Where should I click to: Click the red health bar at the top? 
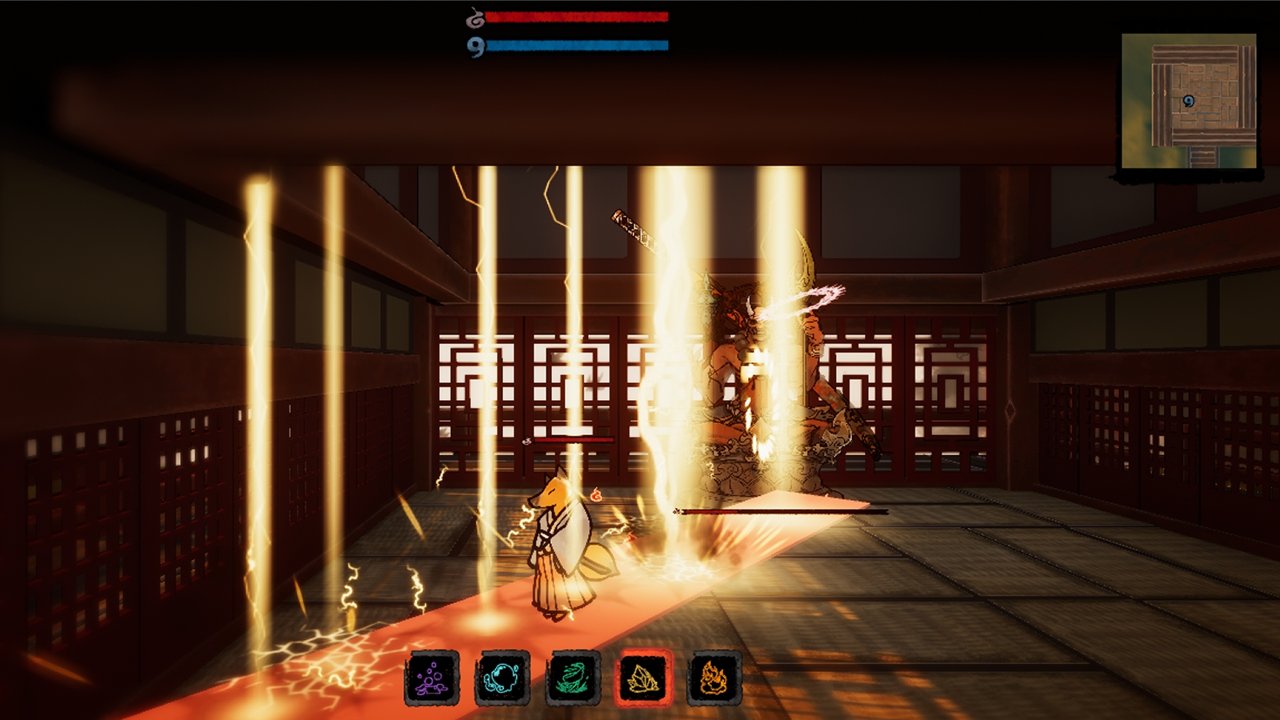(x=580, y=15)
